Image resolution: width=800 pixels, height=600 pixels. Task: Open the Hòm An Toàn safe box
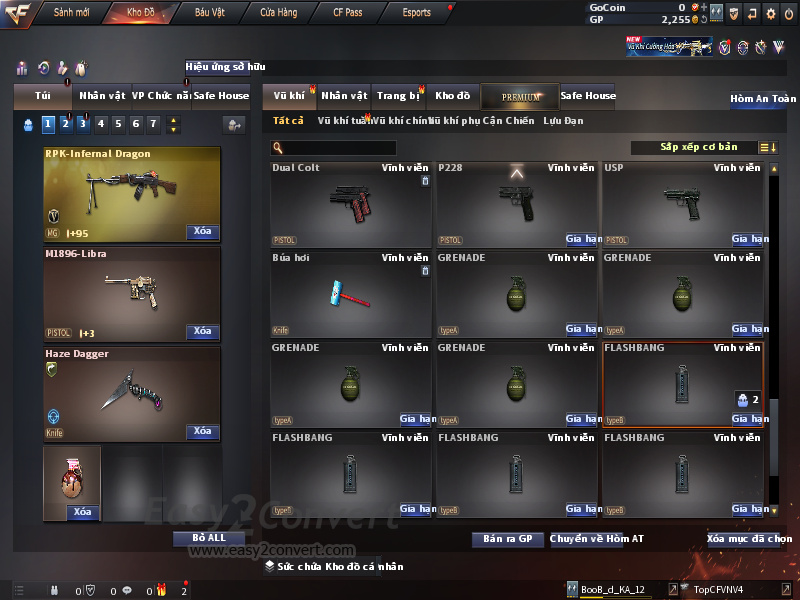coord(763,99)
